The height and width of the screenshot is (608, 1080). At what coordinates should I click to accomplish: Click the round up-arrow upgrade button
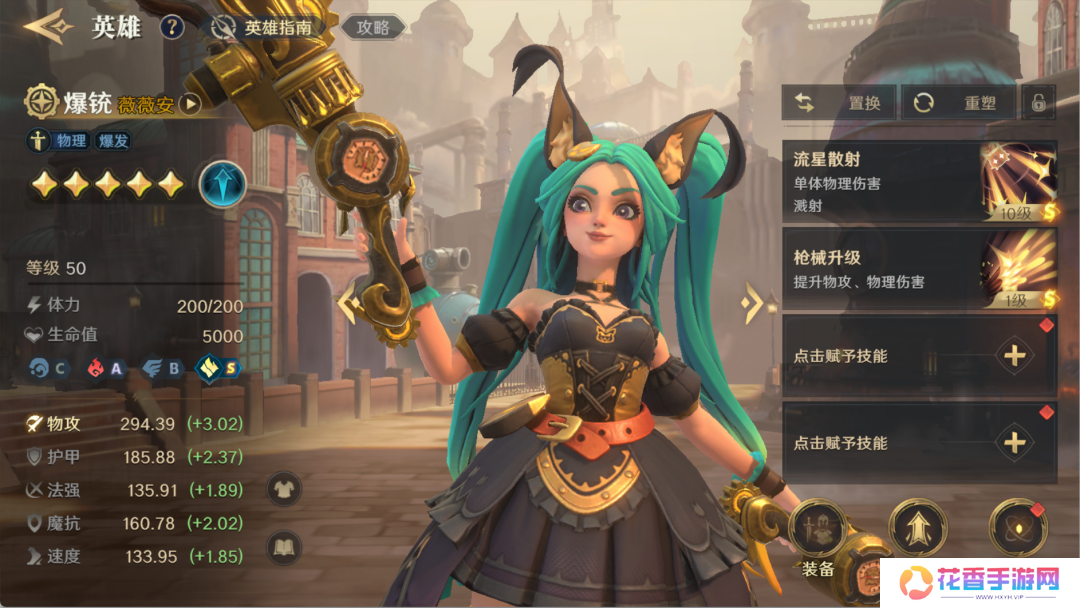(x=917, y=527)
